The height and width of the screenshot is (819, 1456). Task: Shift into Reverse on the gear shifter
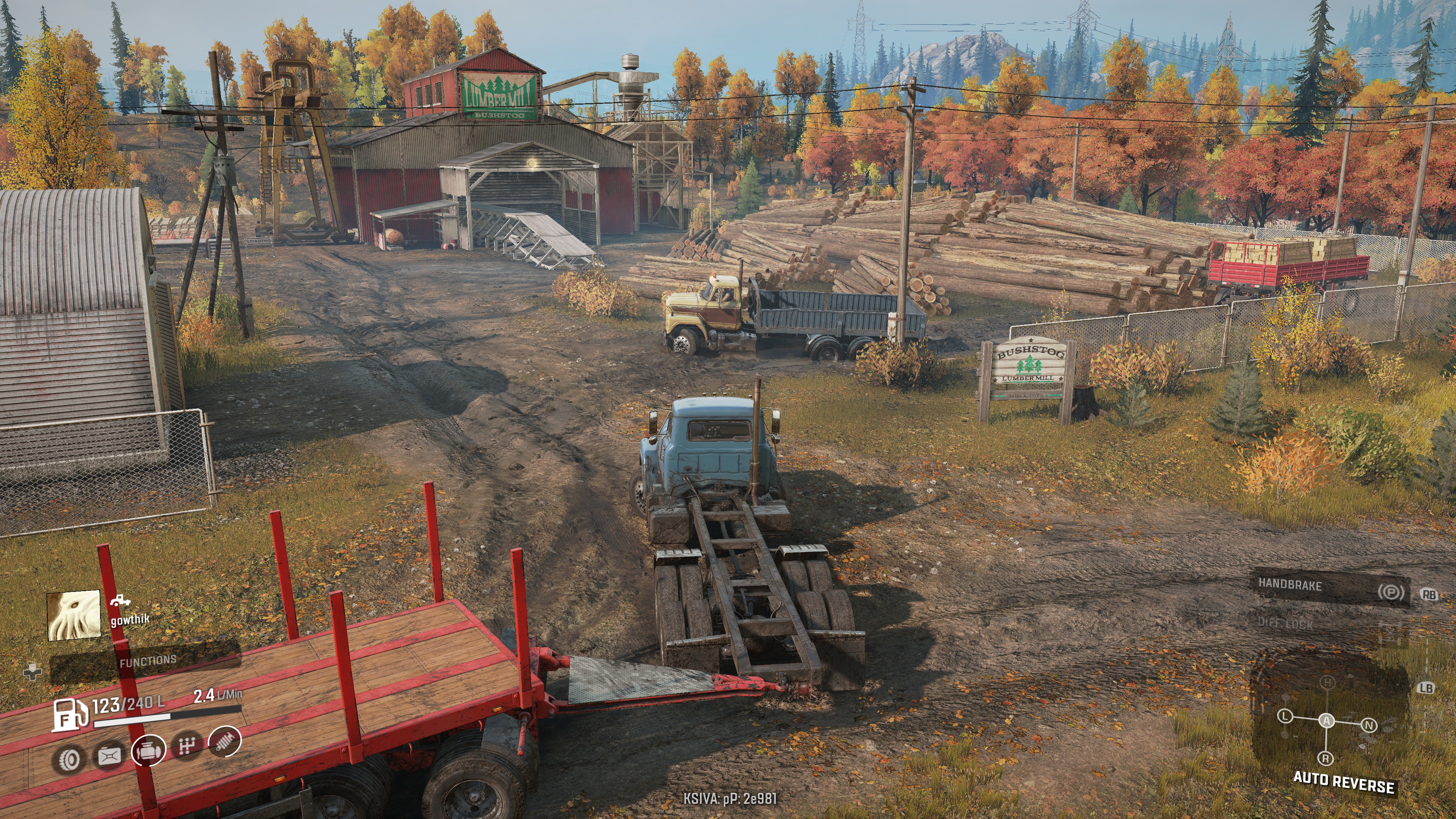pyautogui.click(x=1326, y=758)
